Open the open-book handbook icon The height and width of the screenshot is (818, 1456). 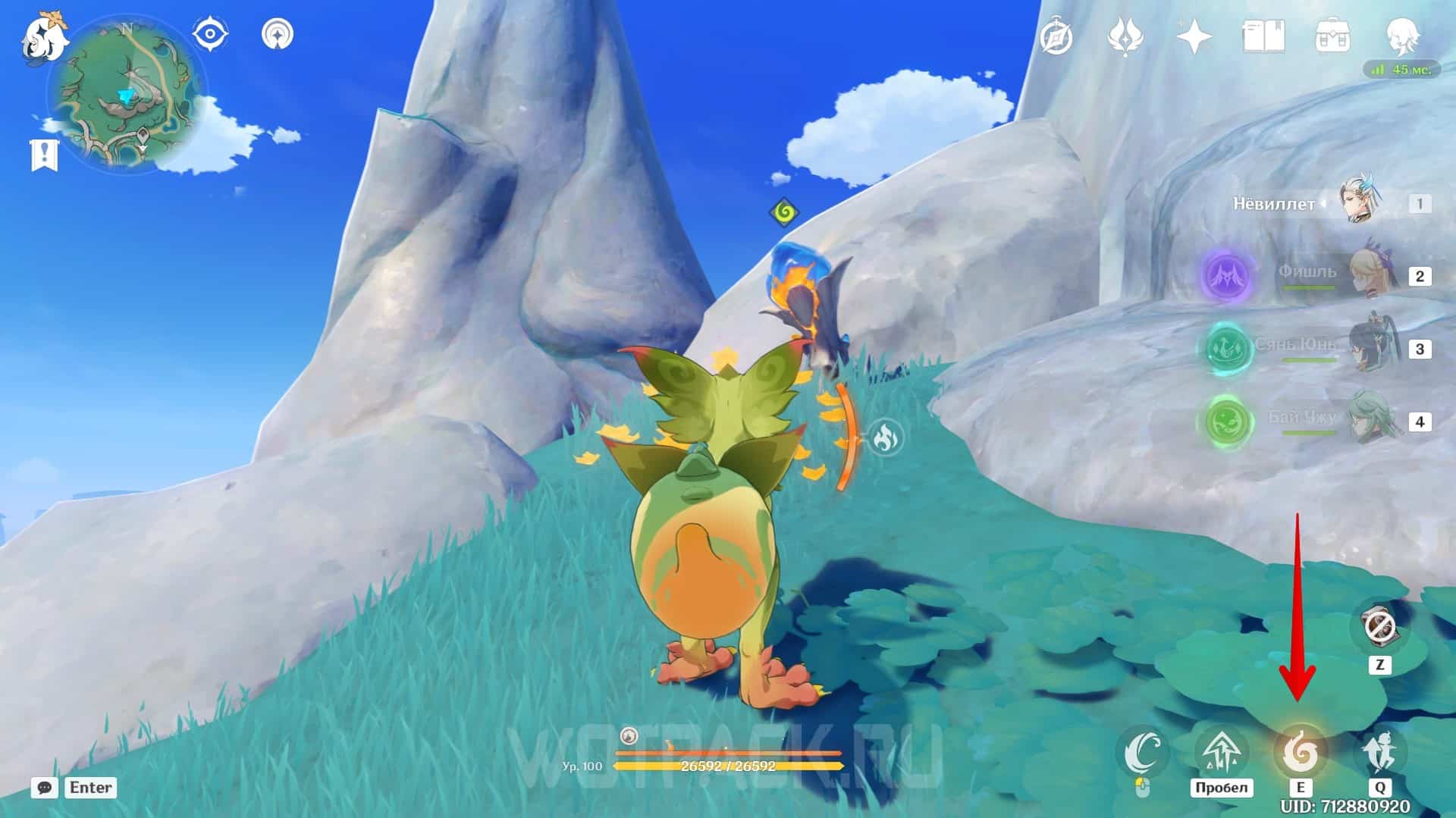coord(1263,36)
